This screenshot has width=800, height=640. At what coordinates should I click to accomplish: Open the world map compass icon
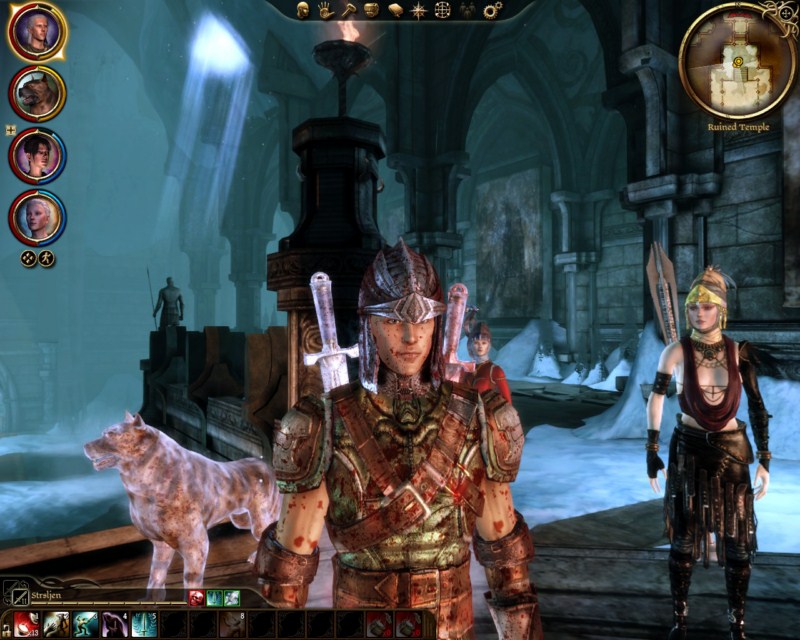click(x=419, y=10)
